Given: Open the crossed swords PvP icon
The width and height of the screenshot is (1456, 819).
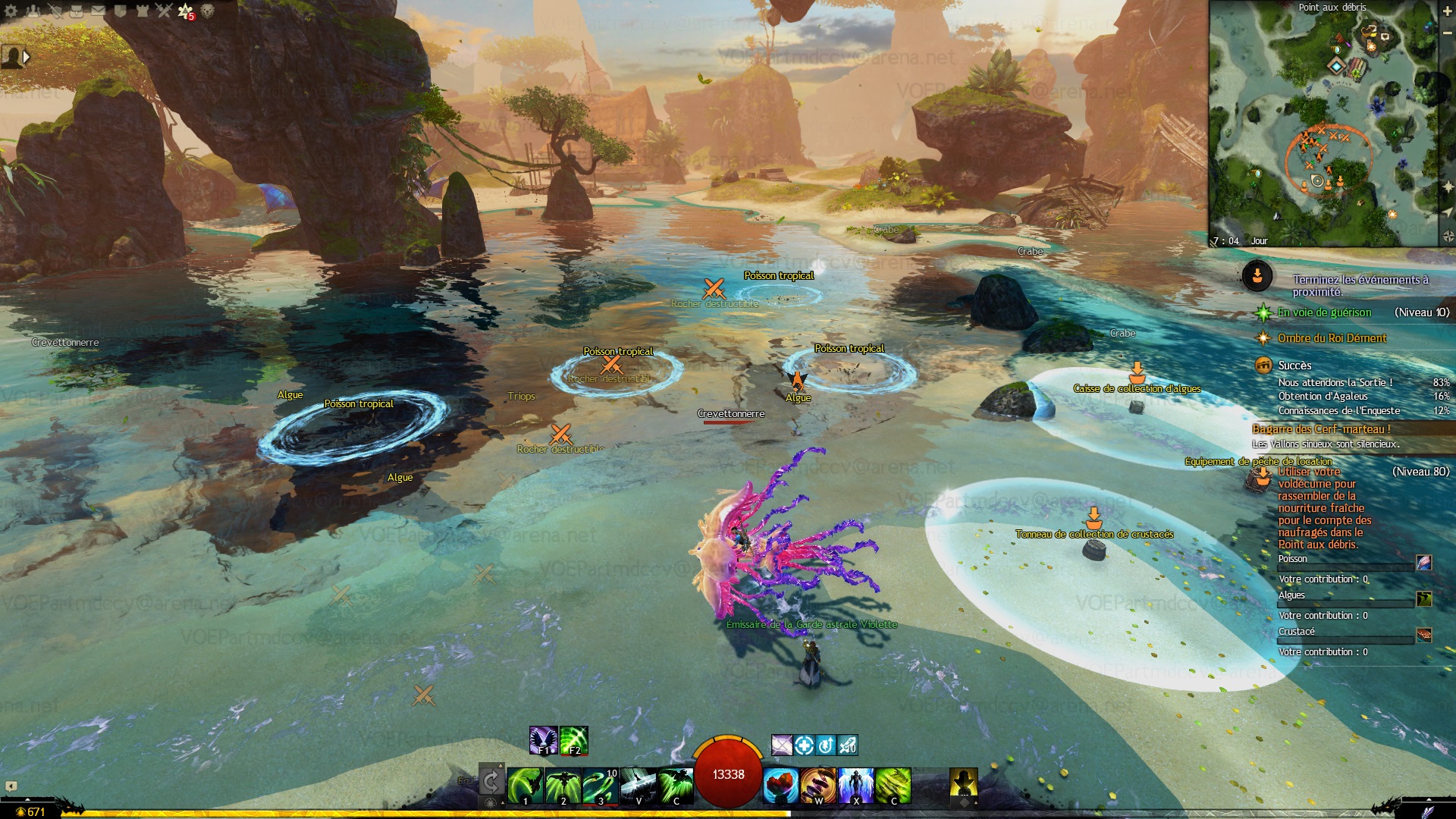Looking at the screenshot, I should pyautogui.click(x=164, y=11).
